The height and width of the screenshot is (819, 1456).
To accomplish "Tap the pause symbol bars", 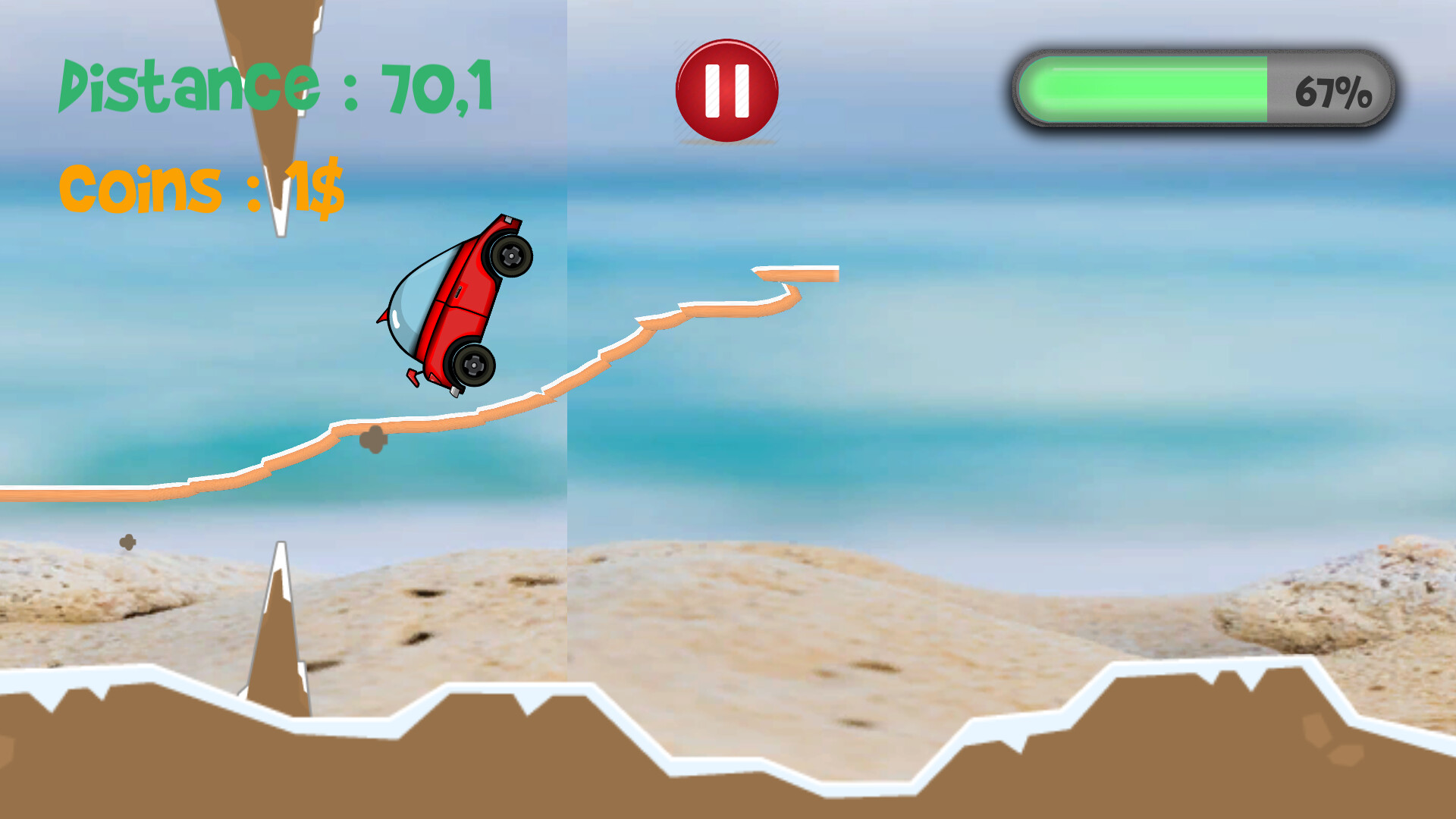I will [726, 89].
